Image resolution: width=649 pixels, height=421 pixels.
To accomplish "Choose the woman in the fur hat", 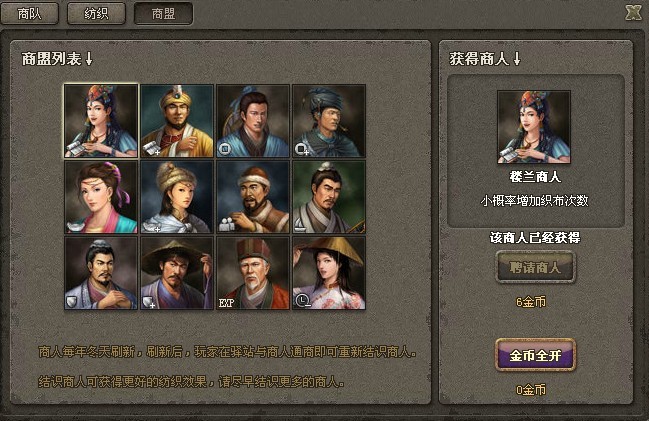I will (x=177, y=197).
